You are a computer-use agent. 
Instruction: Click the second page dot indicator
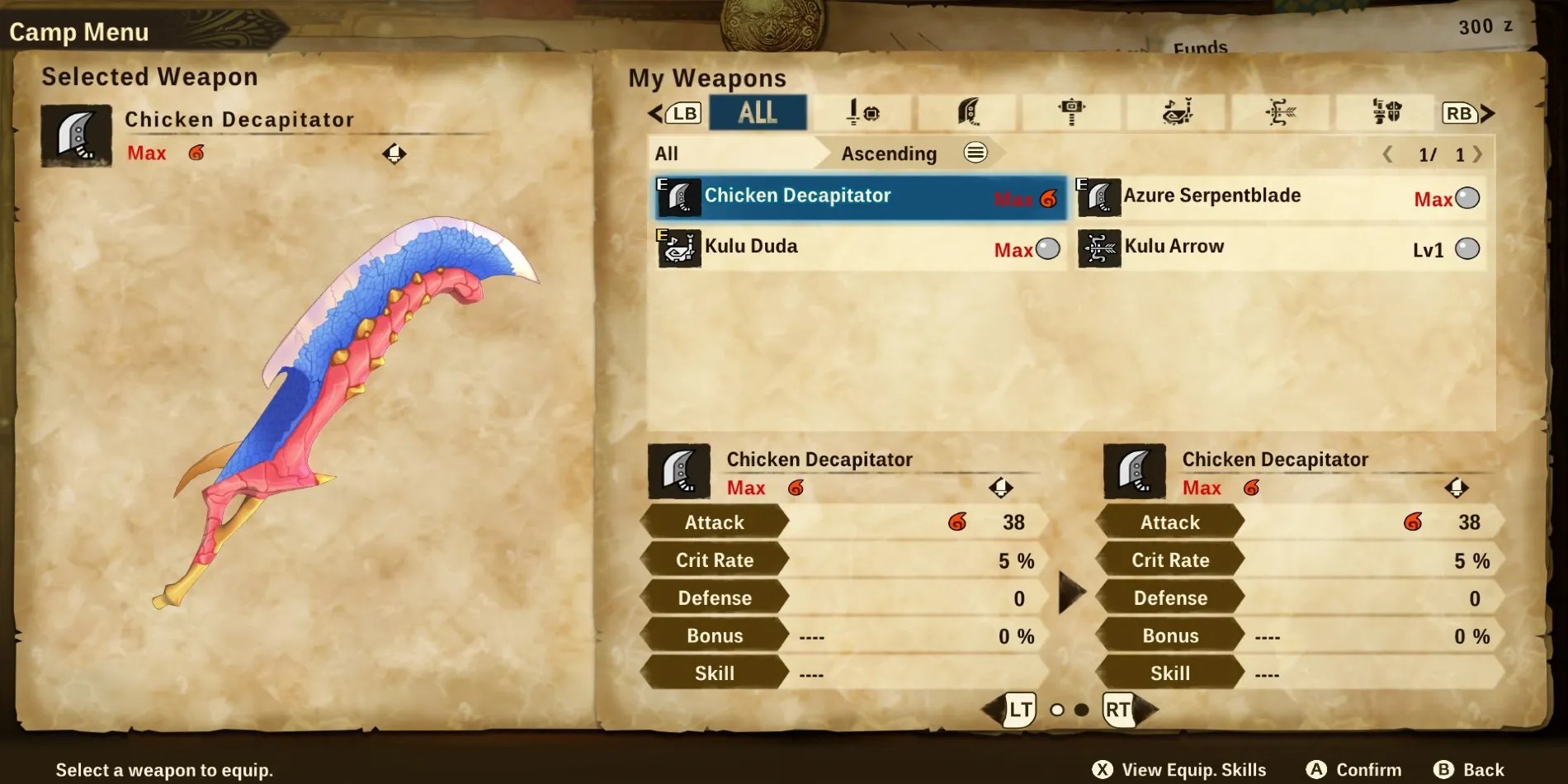pyautogui.click(x=1084, y=708)
